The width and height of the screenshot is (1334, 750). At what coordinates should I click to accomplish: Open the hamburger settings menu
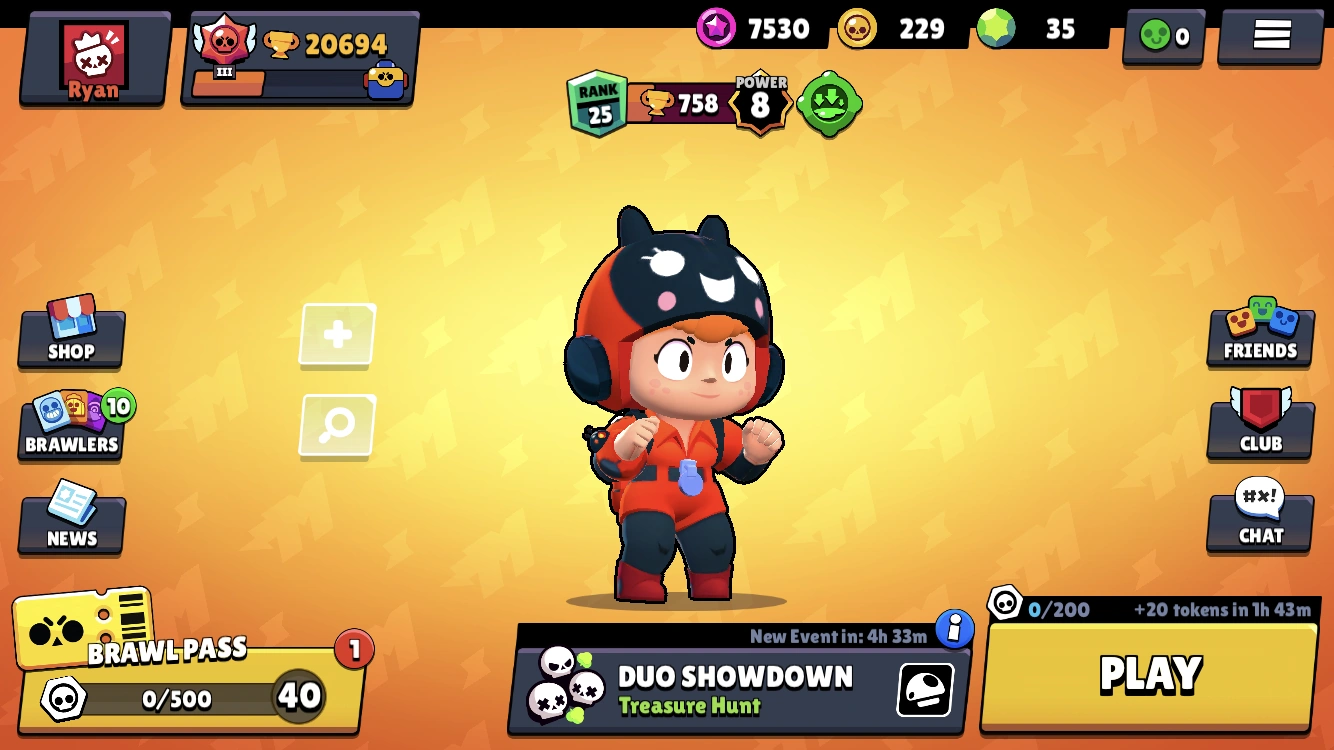click(1269, 33)
